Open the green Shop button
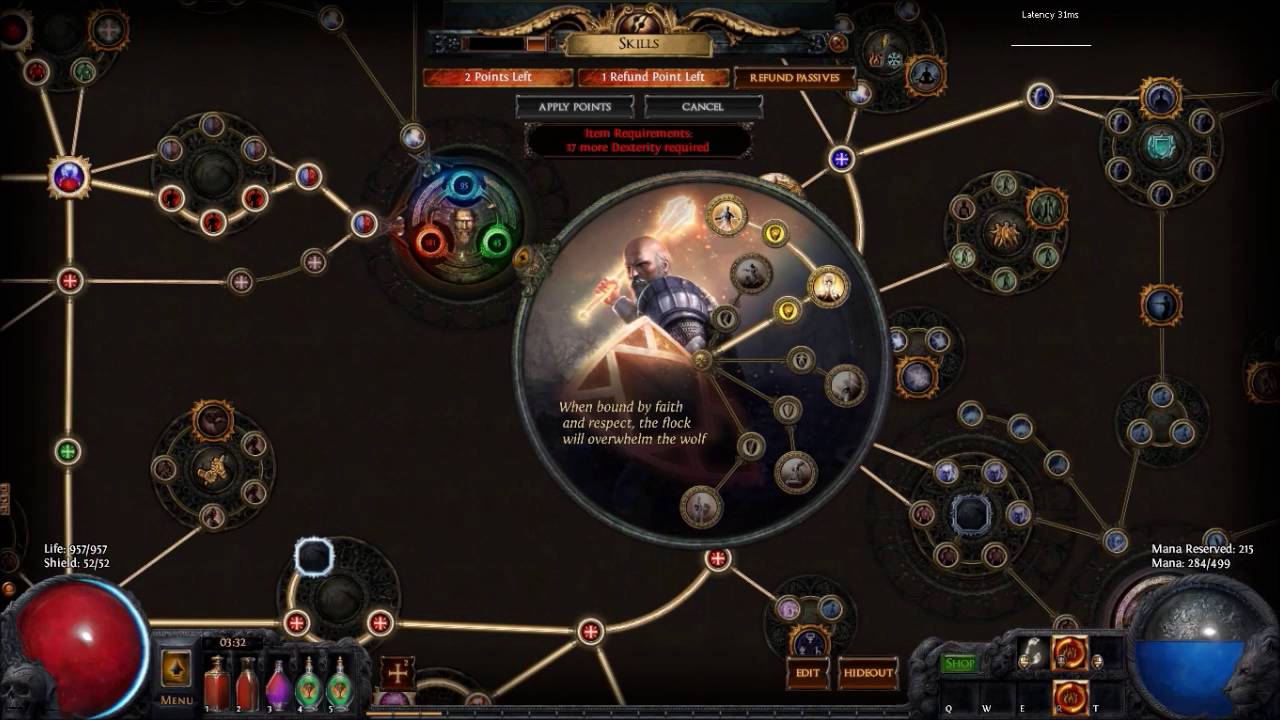Viewport: 1280px width, 720px height. [959, 663]
